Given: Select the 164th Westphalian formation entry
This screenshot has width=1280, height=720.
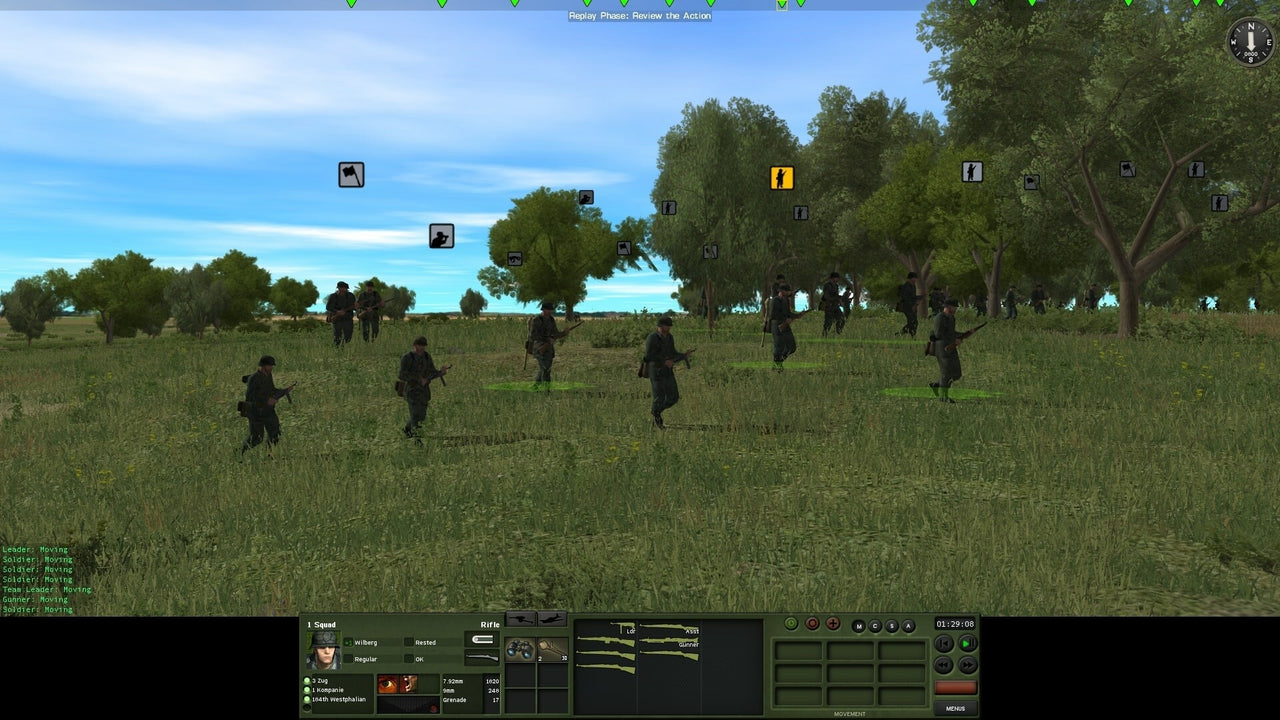Looking at the screenshot, I should [339, 699].
